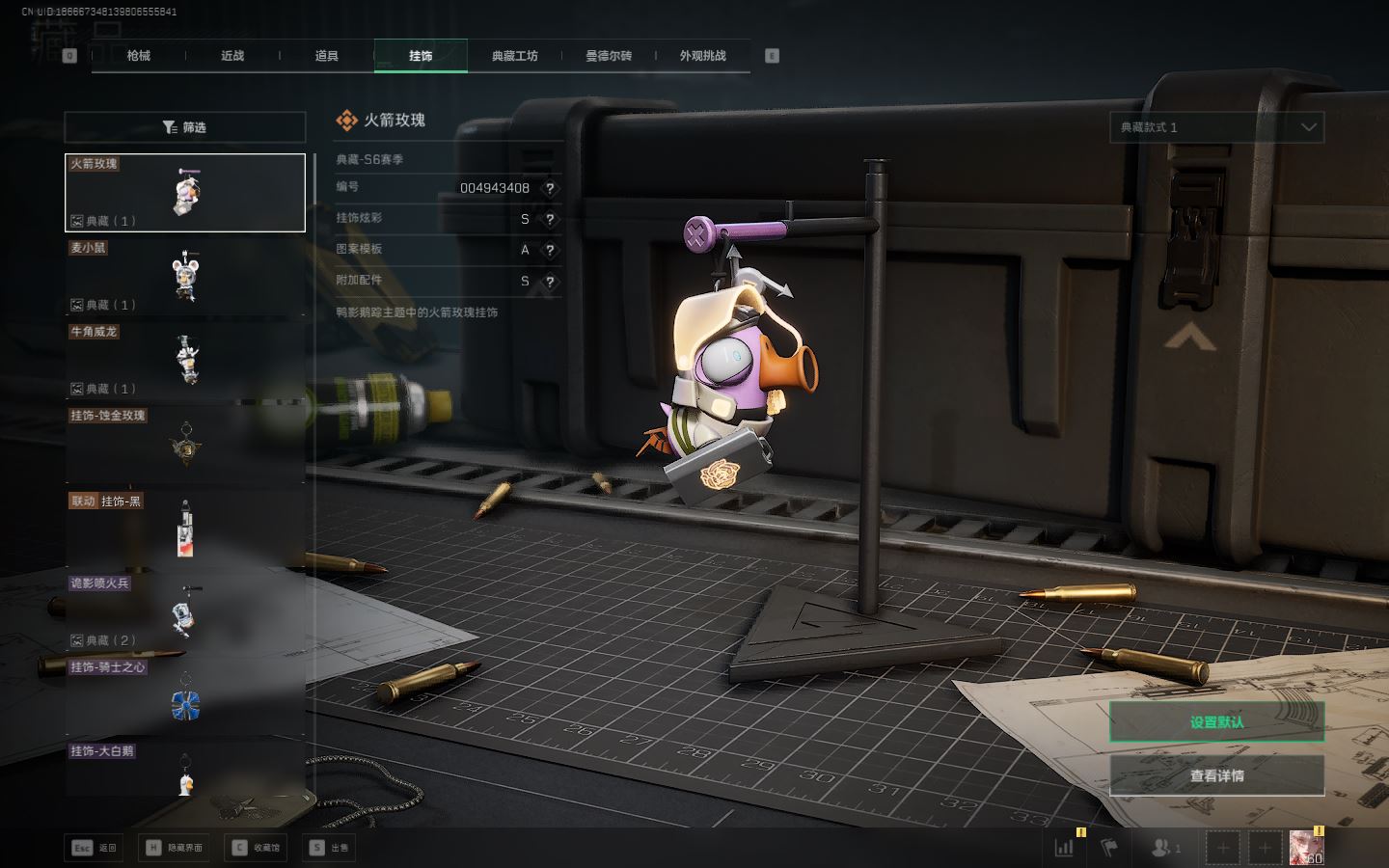This screenshot has height=868, width=1389.
Task: Click the green 设置默认 button
Action: [1216, 721]
